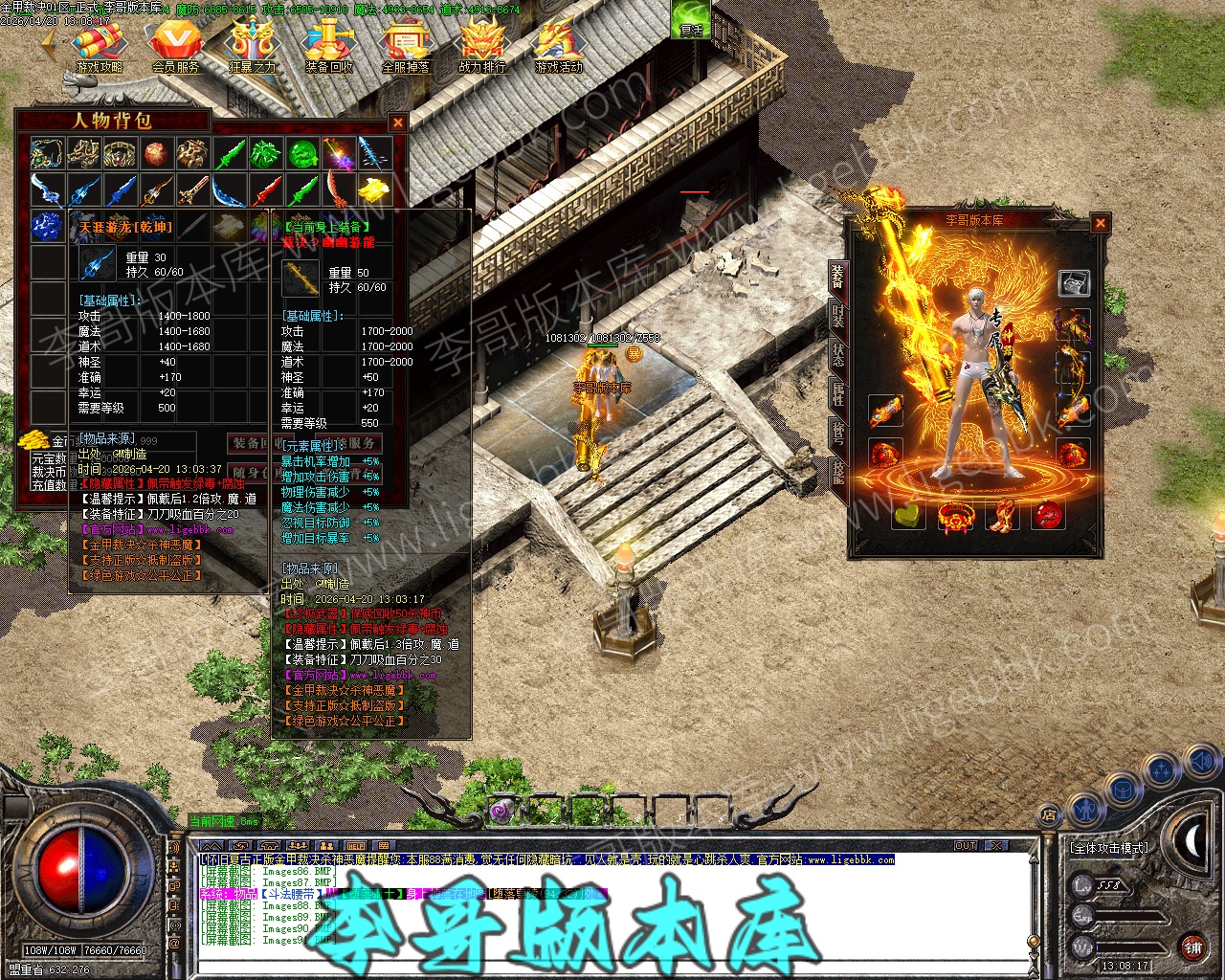Open the 装备回收 equipment recycle menu

[329, 46]
